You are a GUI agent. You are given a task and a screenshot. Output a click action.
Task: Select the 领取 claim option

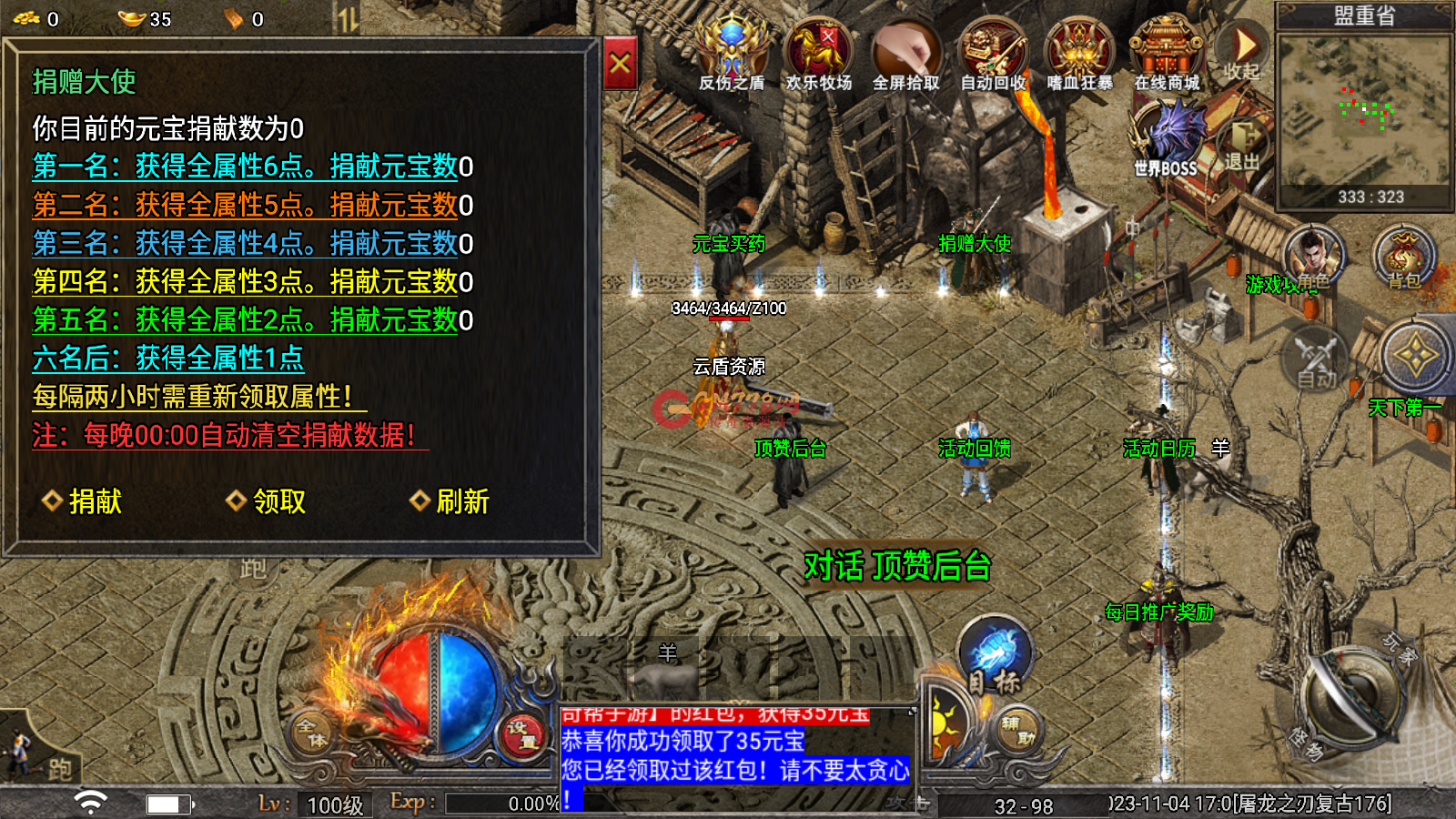267,501
